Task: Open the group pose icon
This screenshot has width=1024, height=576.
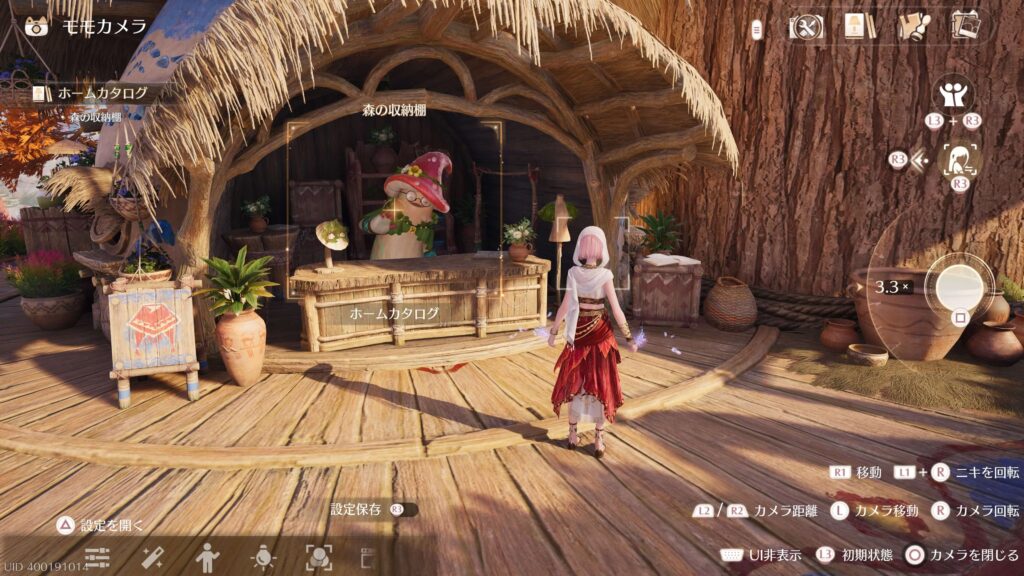Action: tap(954, 94)
